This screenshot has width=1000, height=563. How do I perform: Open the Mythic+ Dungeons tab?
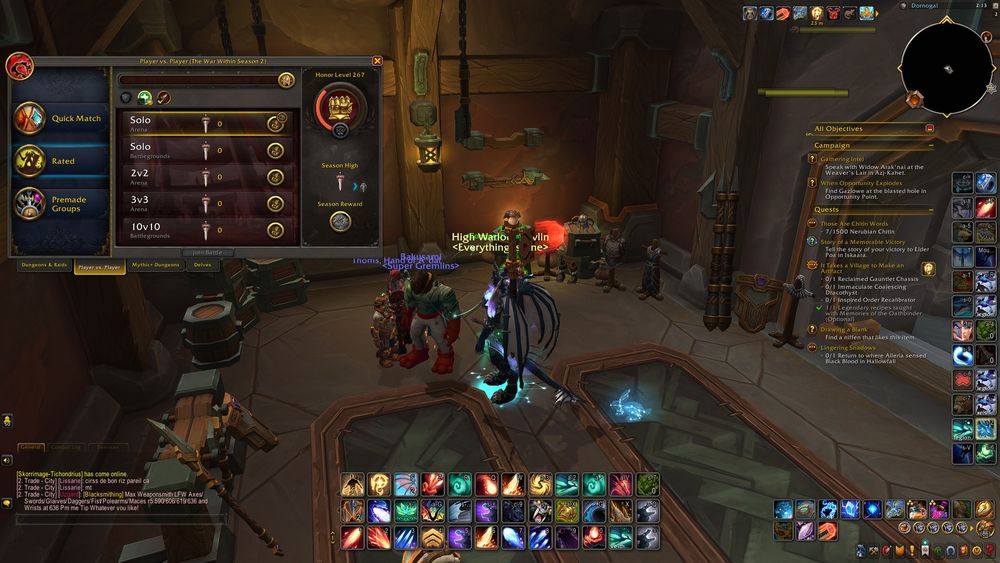153,266
